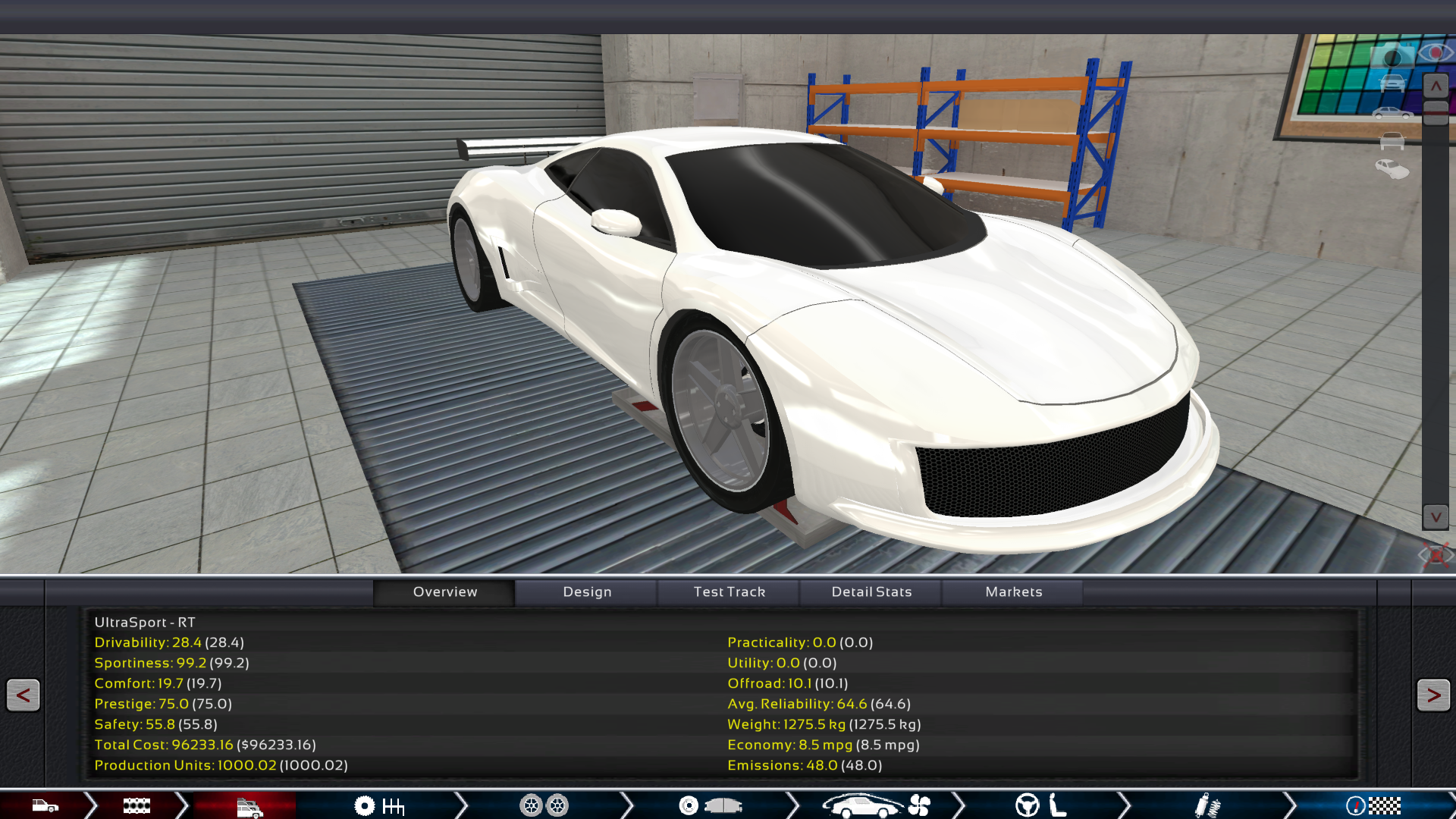This screenshot has width=1456, height=819.
Task: Click the camera view icon
Action: coord(1392,57)
